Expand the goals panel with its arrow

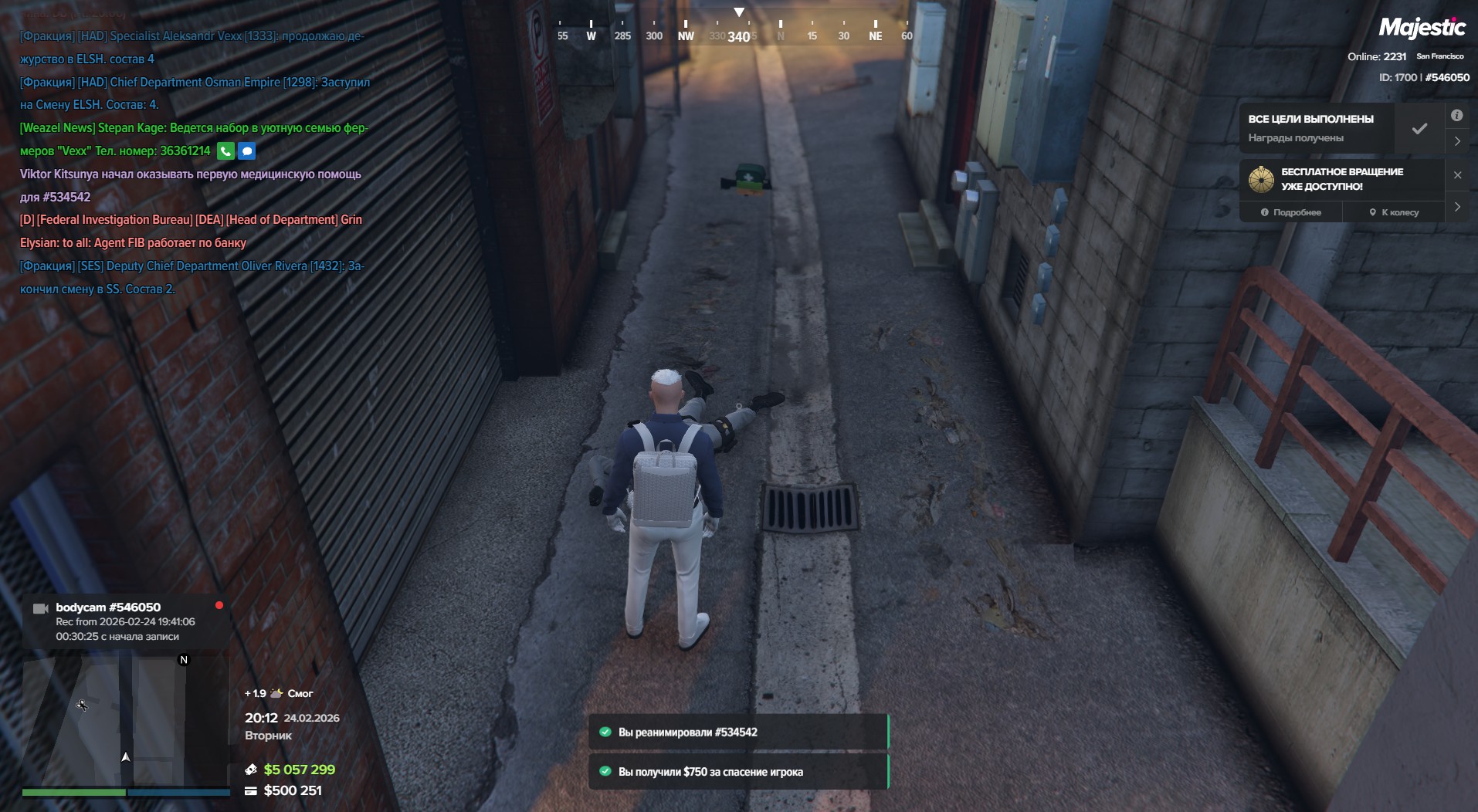tap(1457, 141)
